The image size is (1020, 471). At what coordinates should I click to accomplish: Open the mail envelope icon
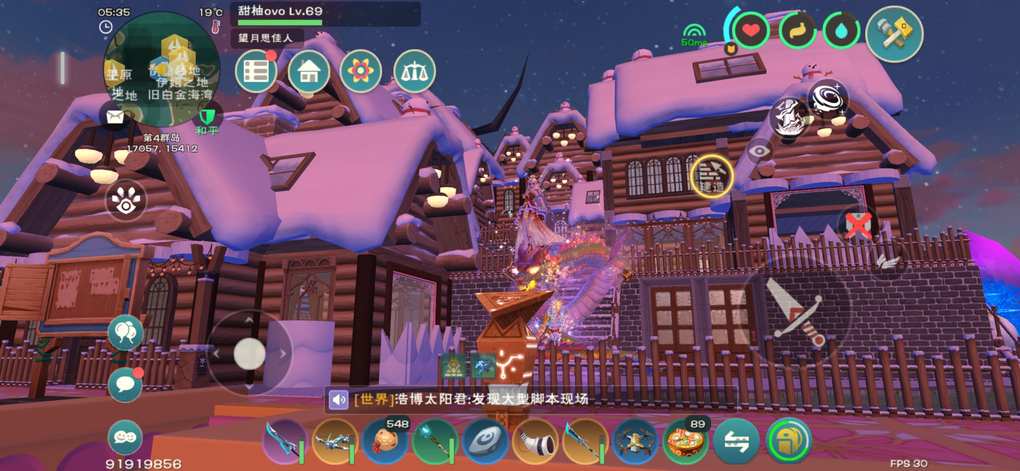point(115,116)
